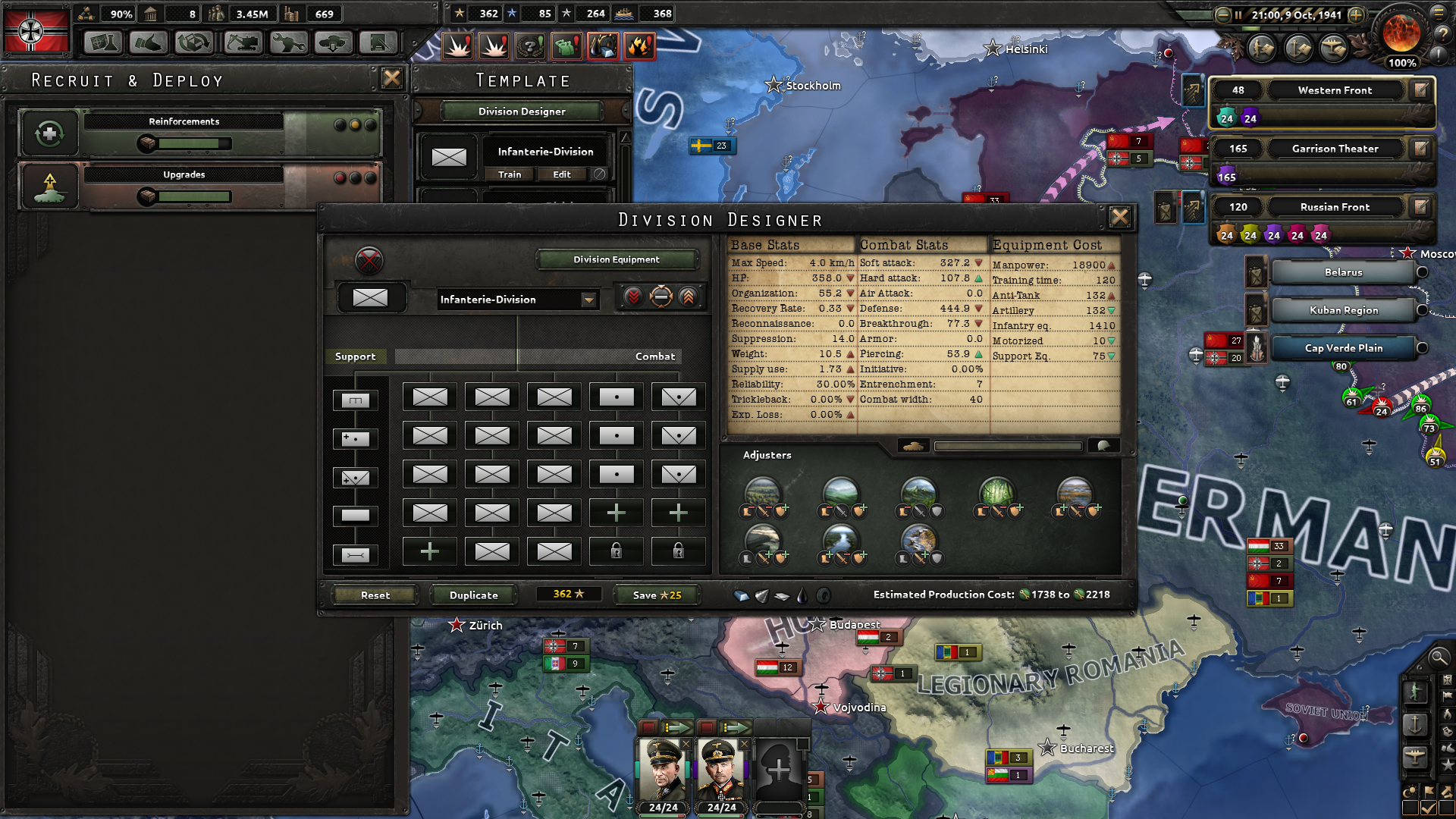Open the Research tab icon

coord(102,43)
